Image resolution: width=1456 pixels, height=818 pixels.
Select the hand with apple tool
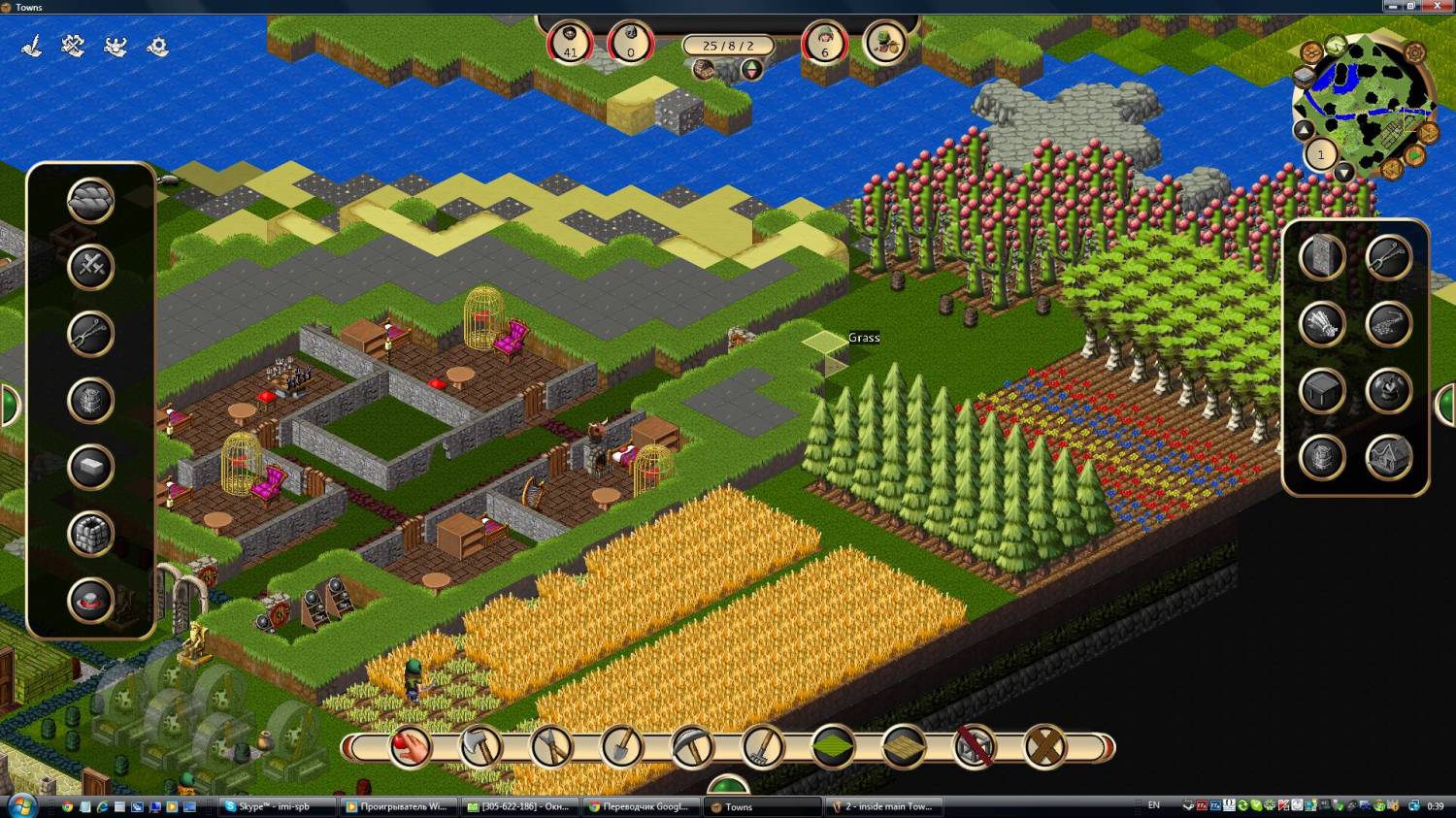point(410,747)
